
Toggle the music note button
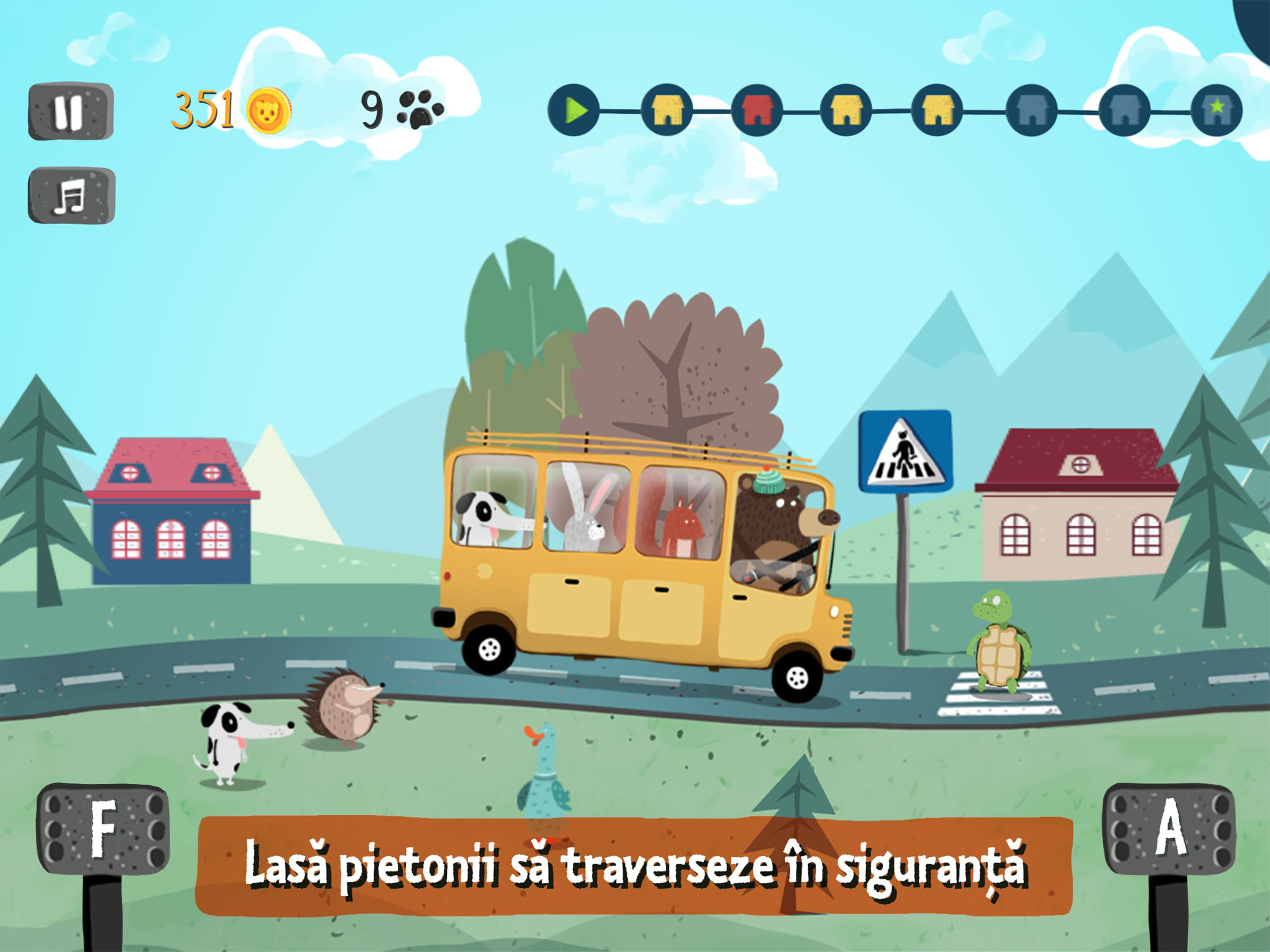71,195
